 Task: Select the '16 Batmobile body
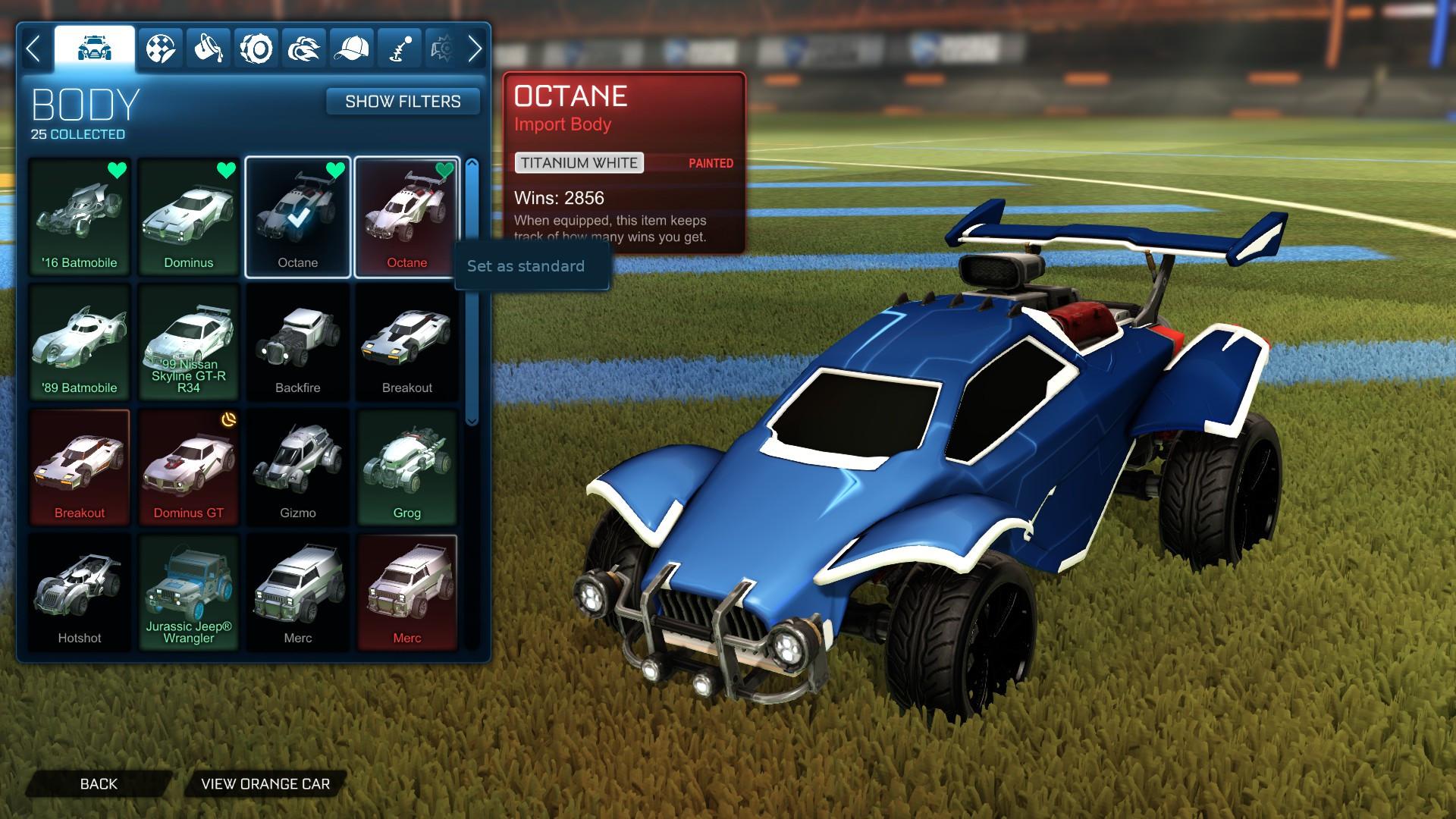[x=80, y=216]
